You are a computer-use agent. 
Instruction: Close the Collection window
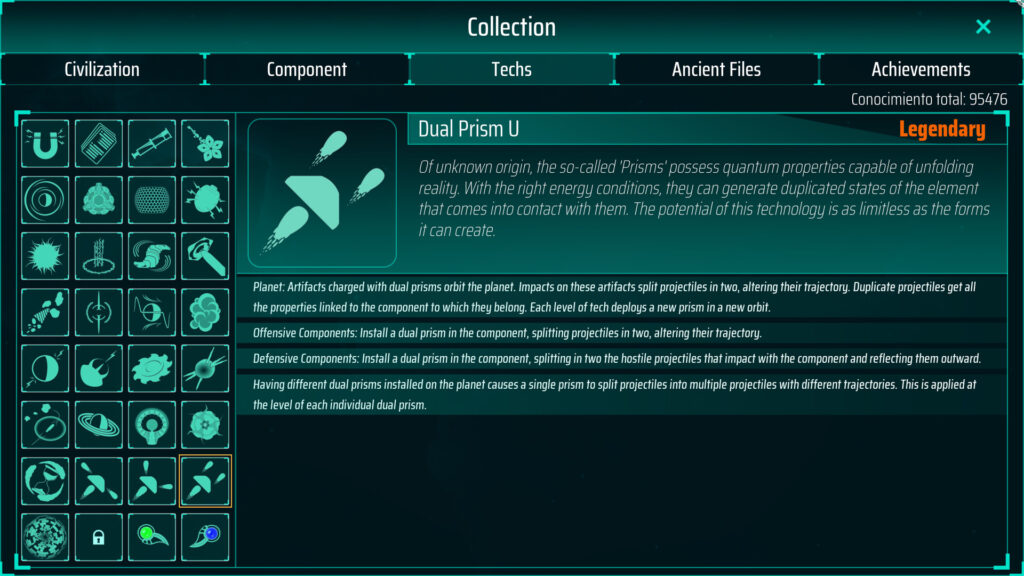click(983, 27)
